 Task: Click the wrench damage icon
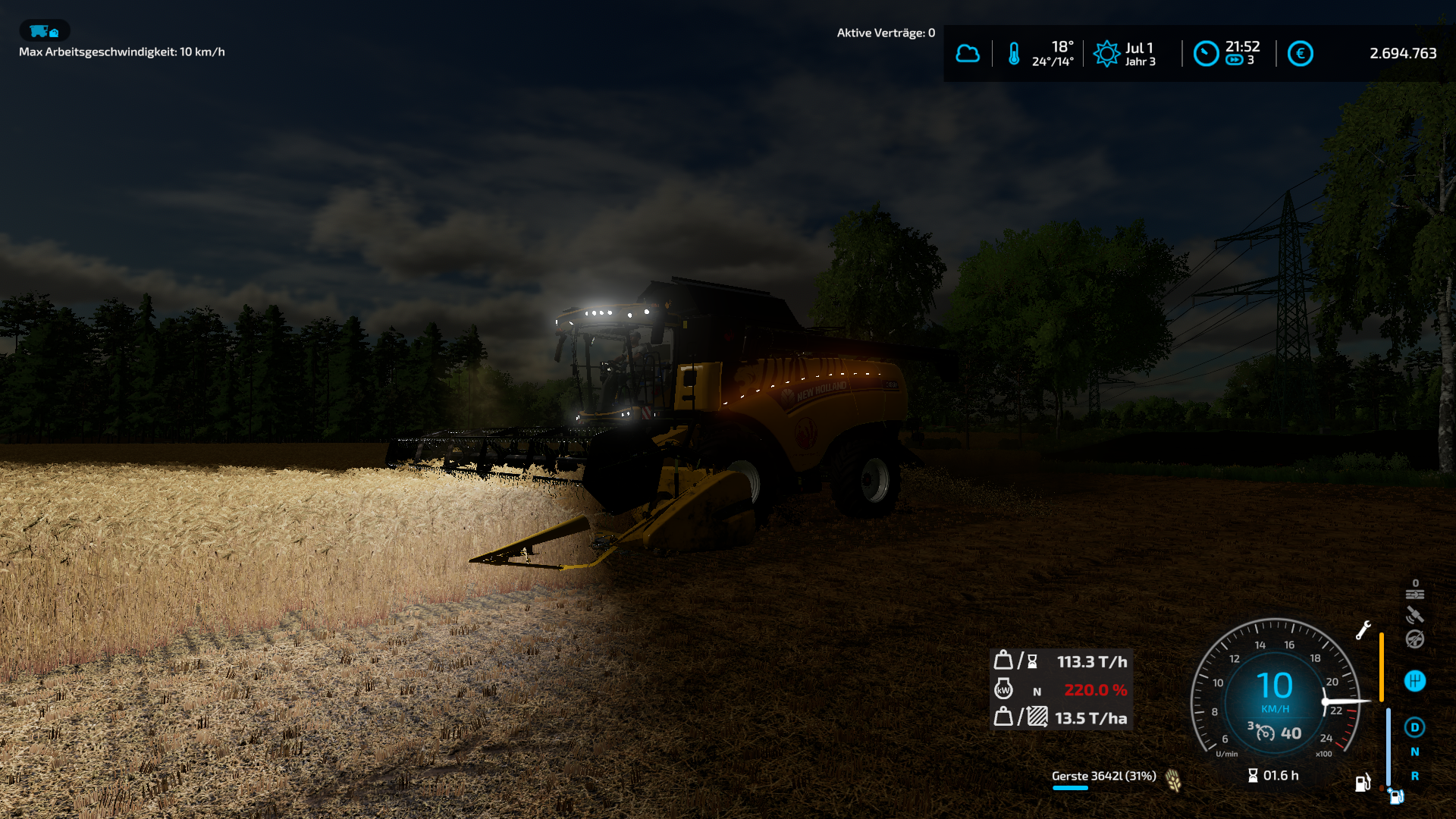tap(1363, 629)
